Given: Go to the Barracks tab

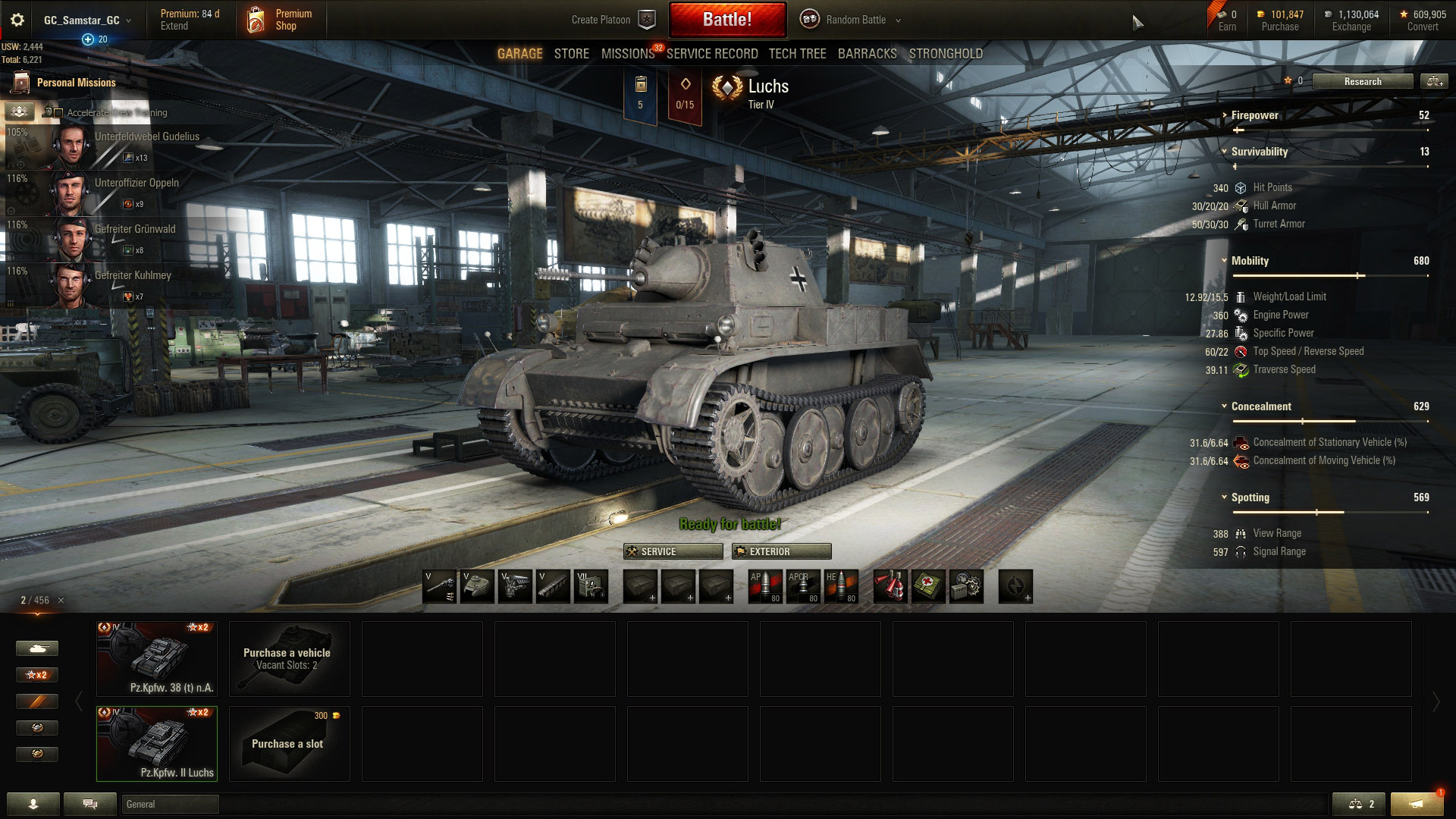Looking at the screenshot, I should pos(867,54).
